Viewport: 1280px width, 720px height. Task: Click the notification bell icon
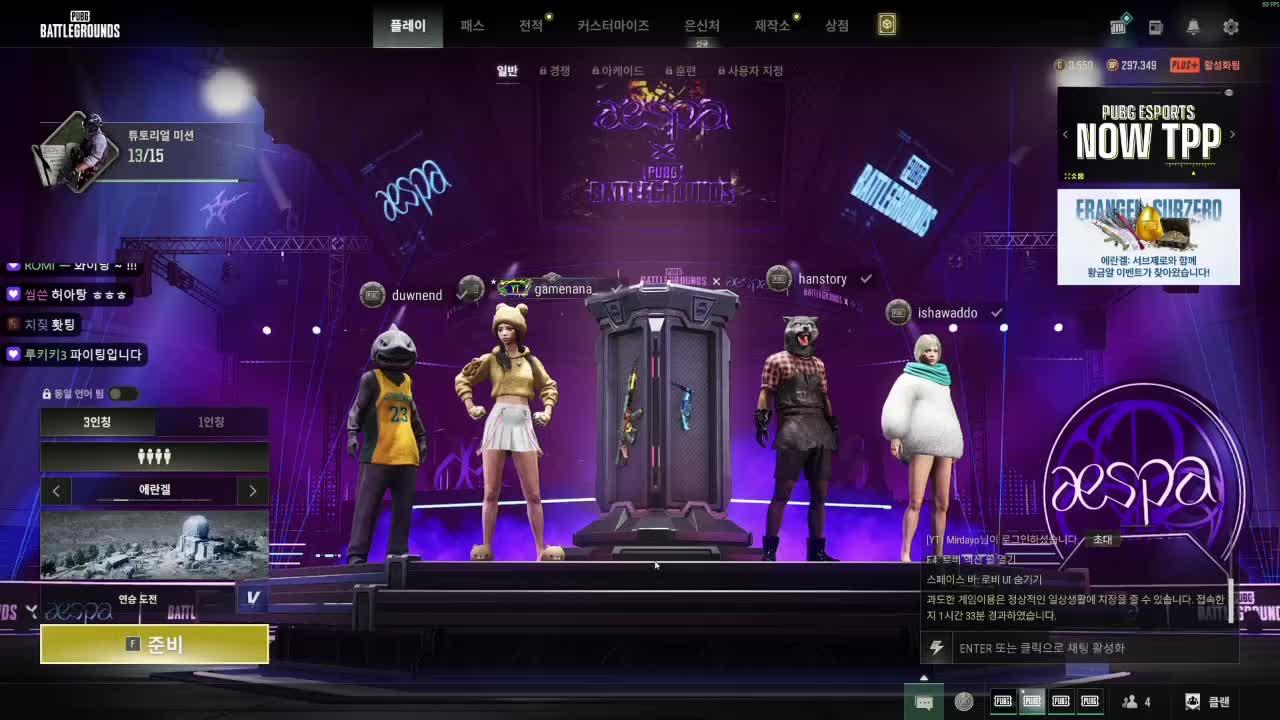[1192, 27]
